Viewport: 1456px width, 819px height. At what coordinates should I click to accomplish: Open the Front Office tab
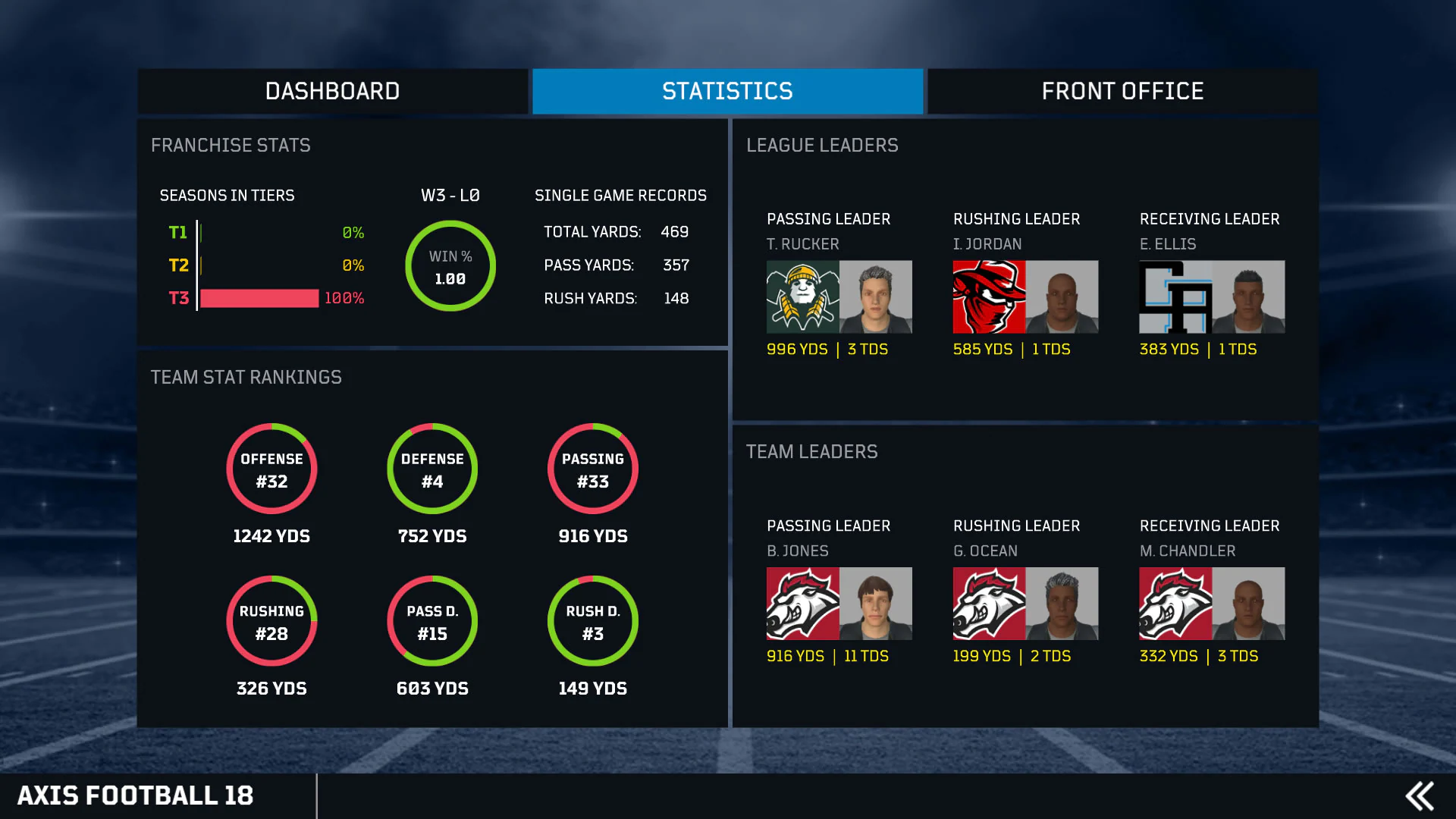pos(1122,91)
